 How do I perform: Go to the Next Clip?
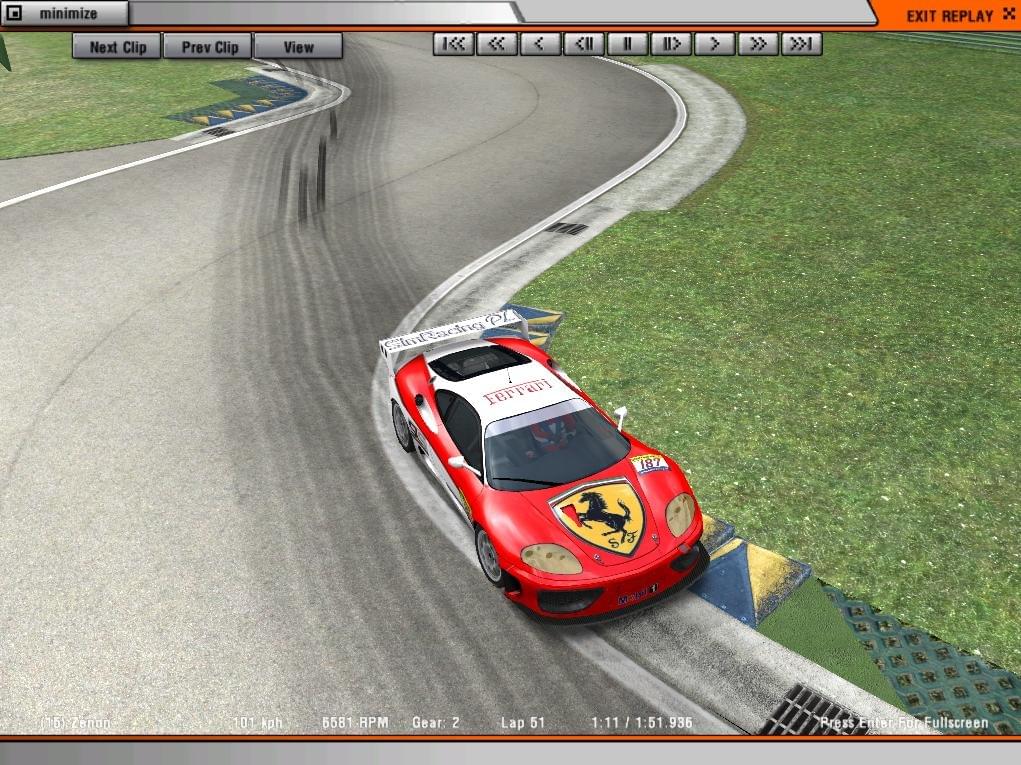[117, 46]
